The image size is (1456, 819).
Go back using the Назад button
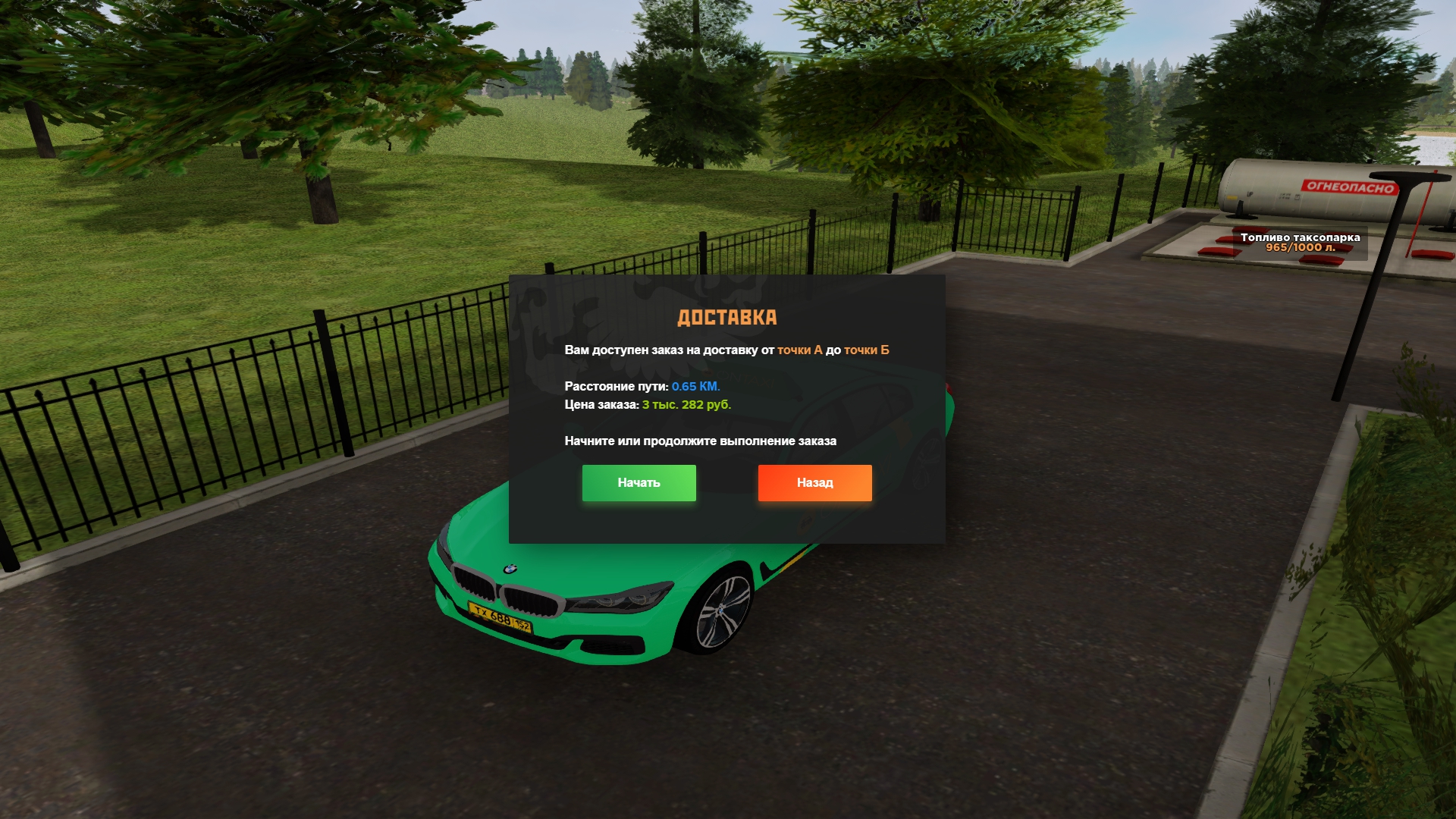coord(814,483)
